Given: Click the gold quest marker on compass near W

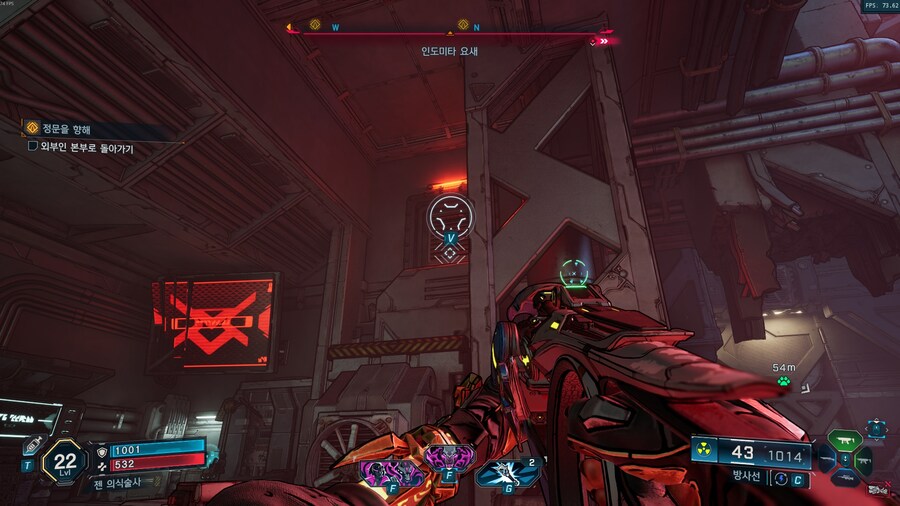Looking at the screenshot, I should [x=315, y=25].
